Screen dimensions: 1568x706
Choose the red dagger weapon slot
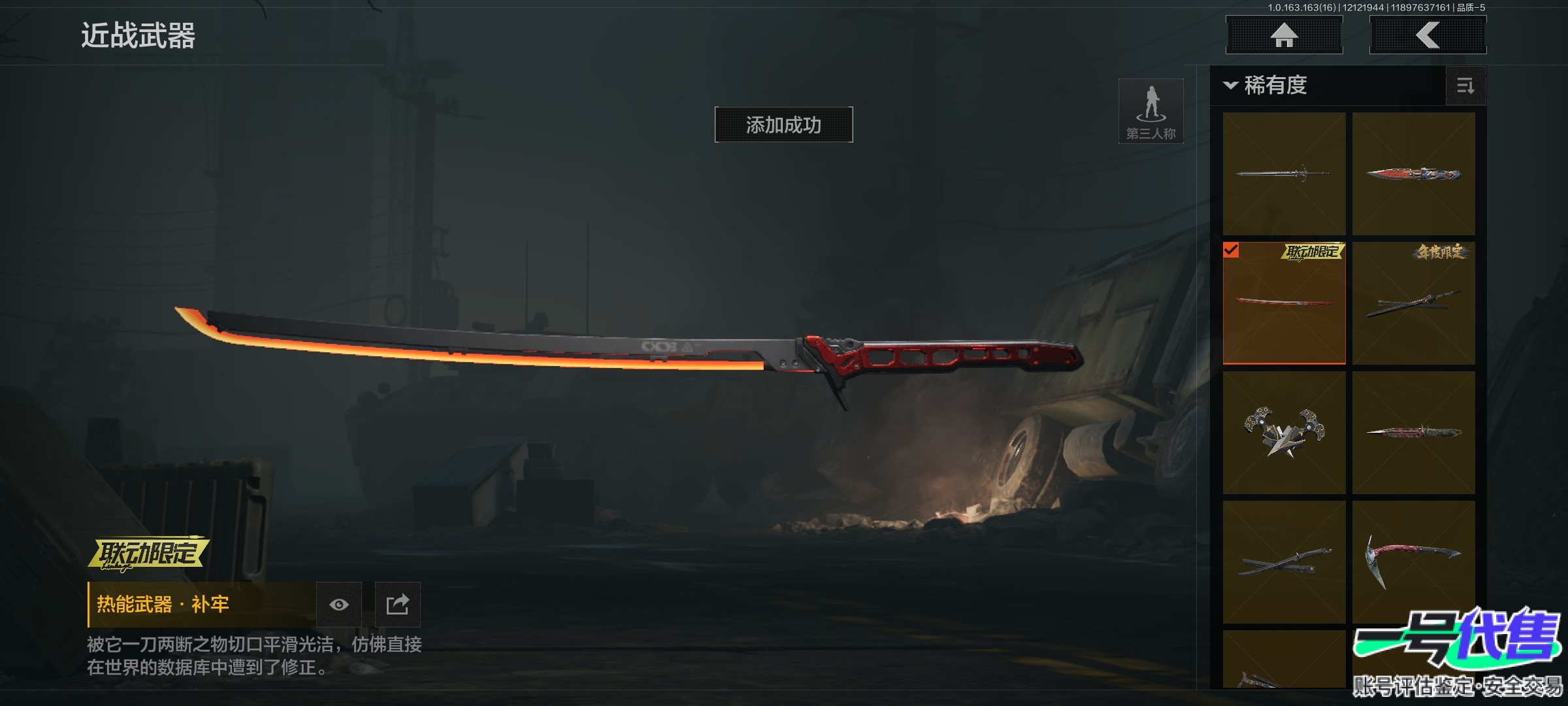1413,174
